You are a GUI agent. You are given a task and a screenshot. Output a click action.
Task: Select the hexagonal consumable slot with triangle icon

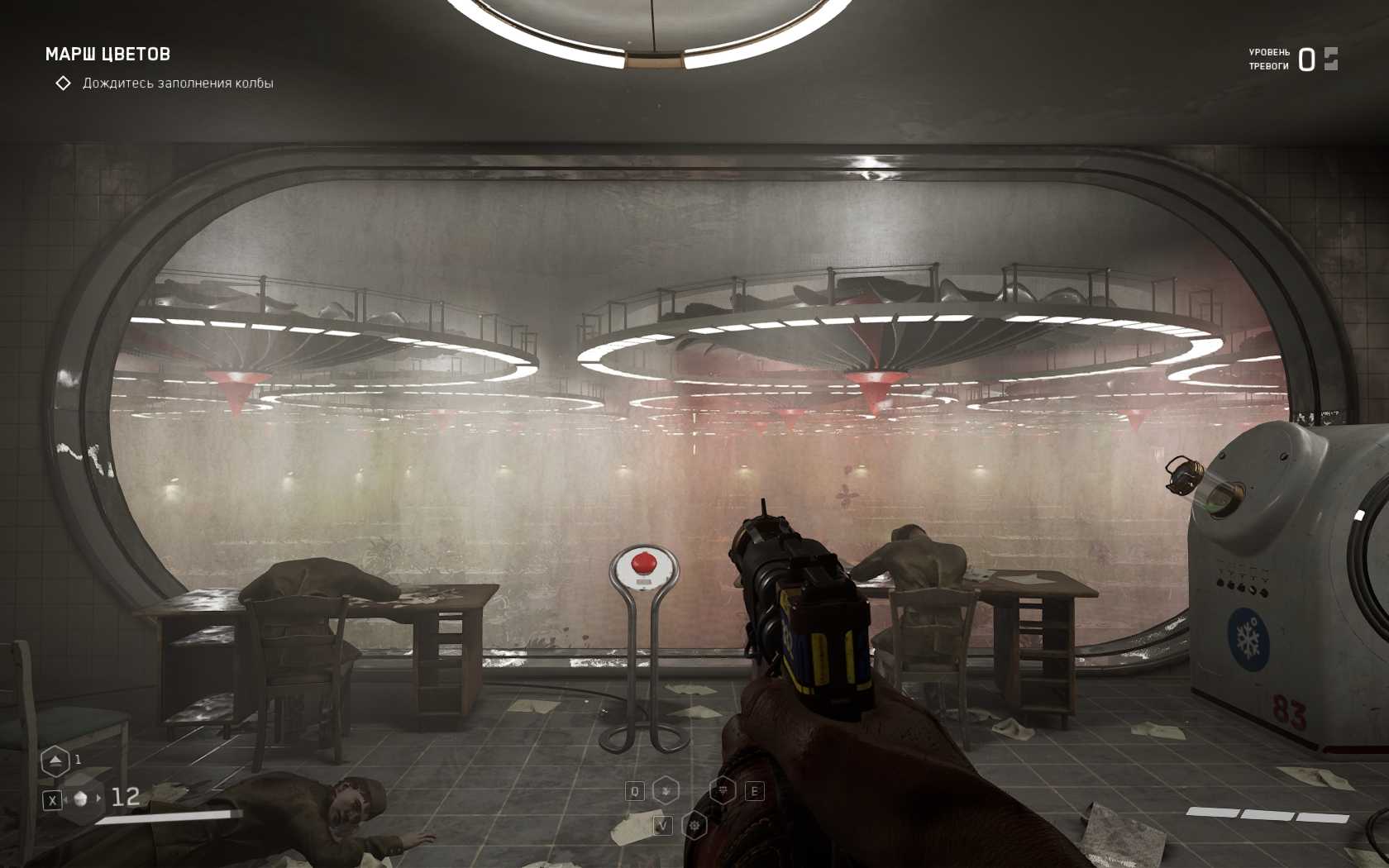click(x=55, y=761)
